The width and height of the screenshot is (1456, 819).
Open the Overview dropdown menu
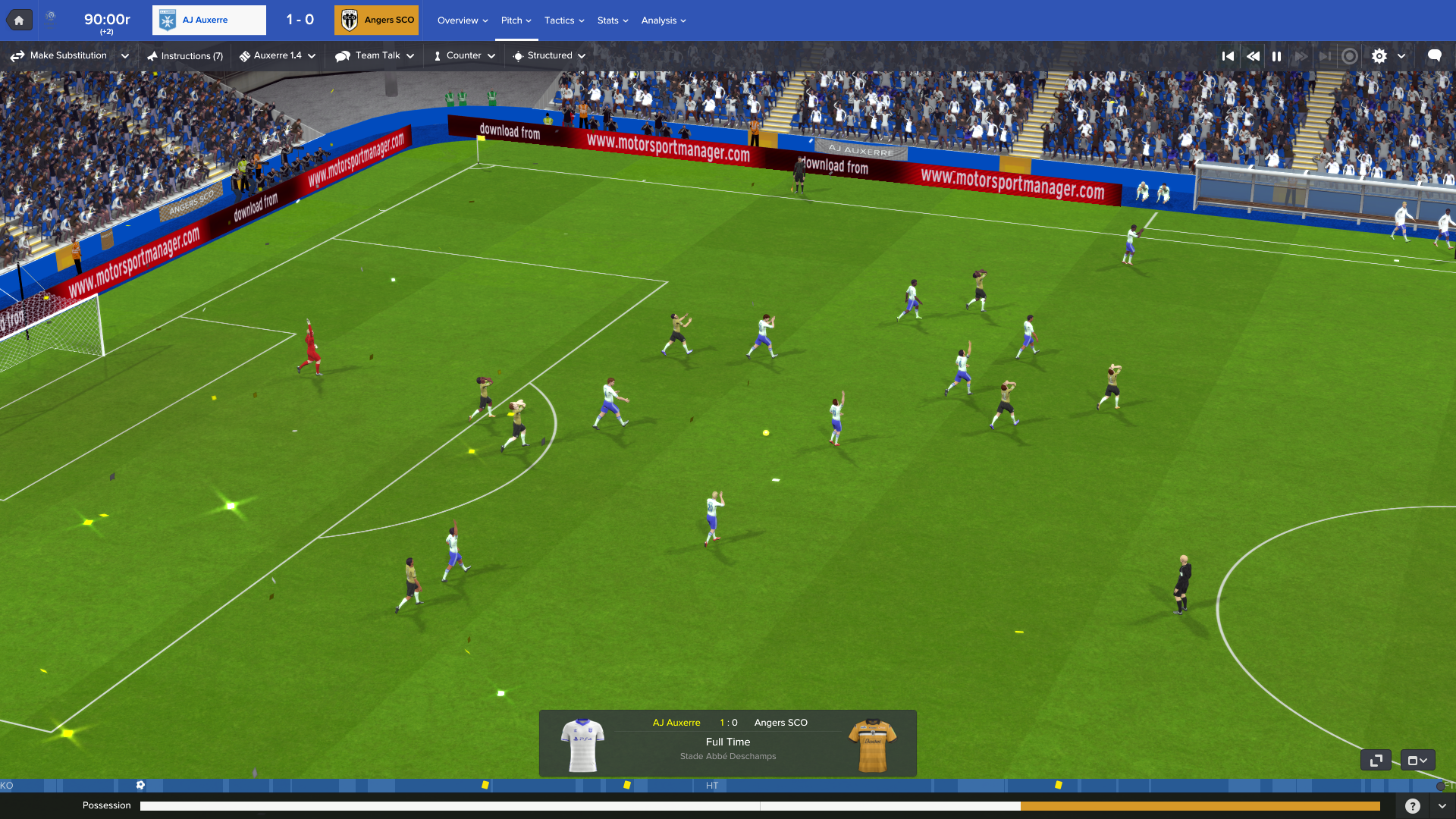coord(462,20)
